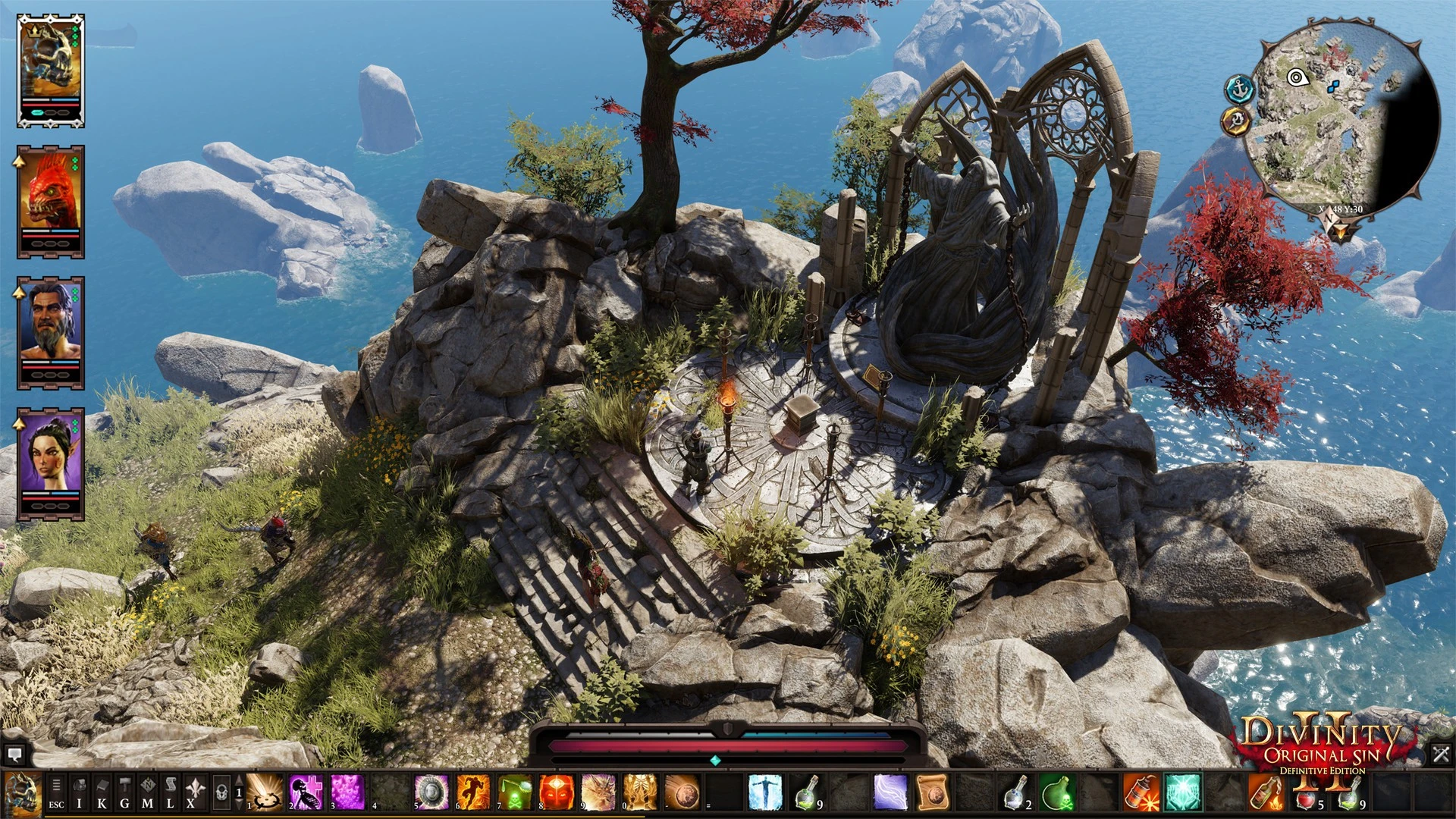Open the inventory bag icon
This screenshot has height=819, width=1456.
(79, 793)
